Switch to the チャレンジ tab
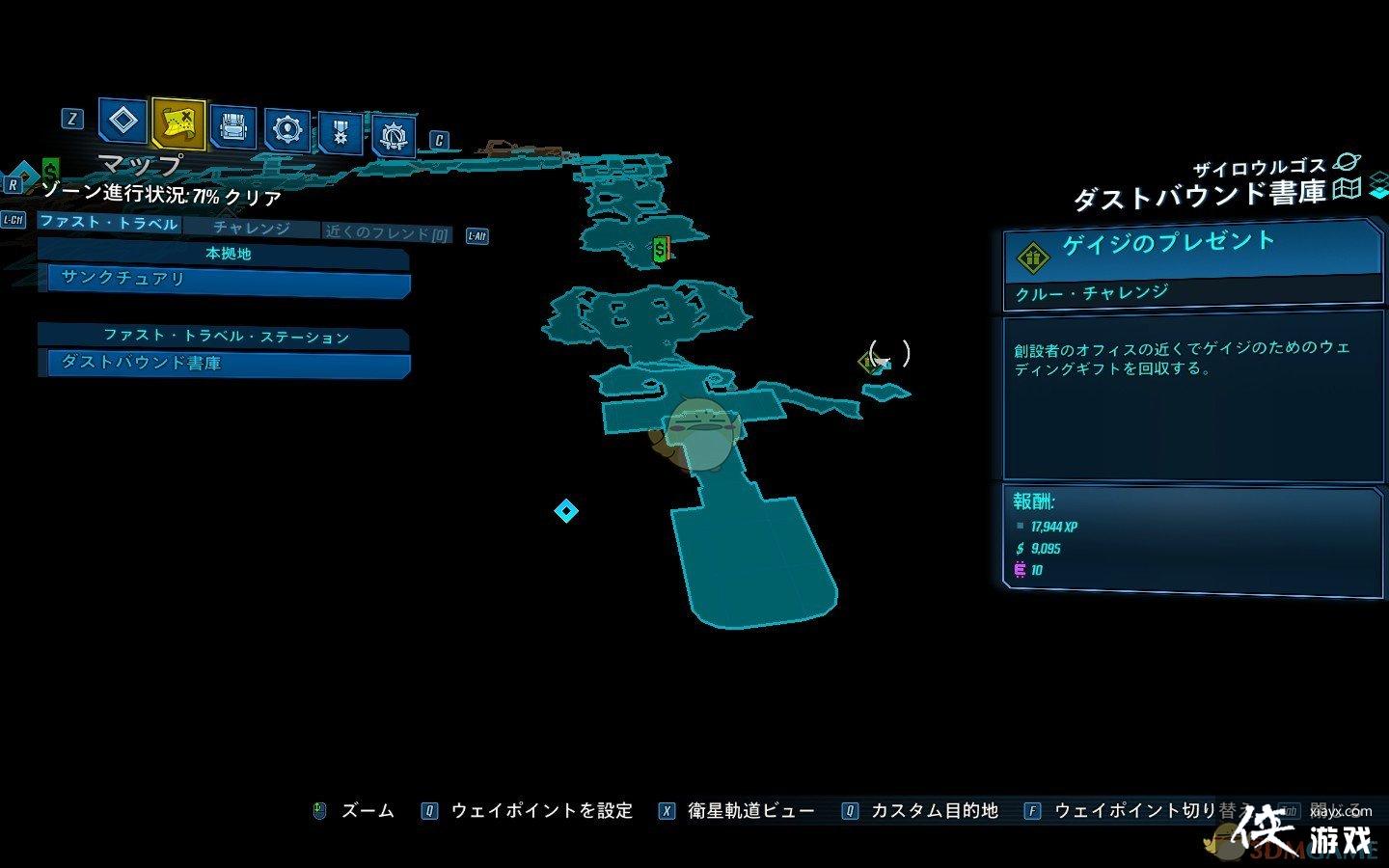1389x868 pixels. tap(253, 229)
